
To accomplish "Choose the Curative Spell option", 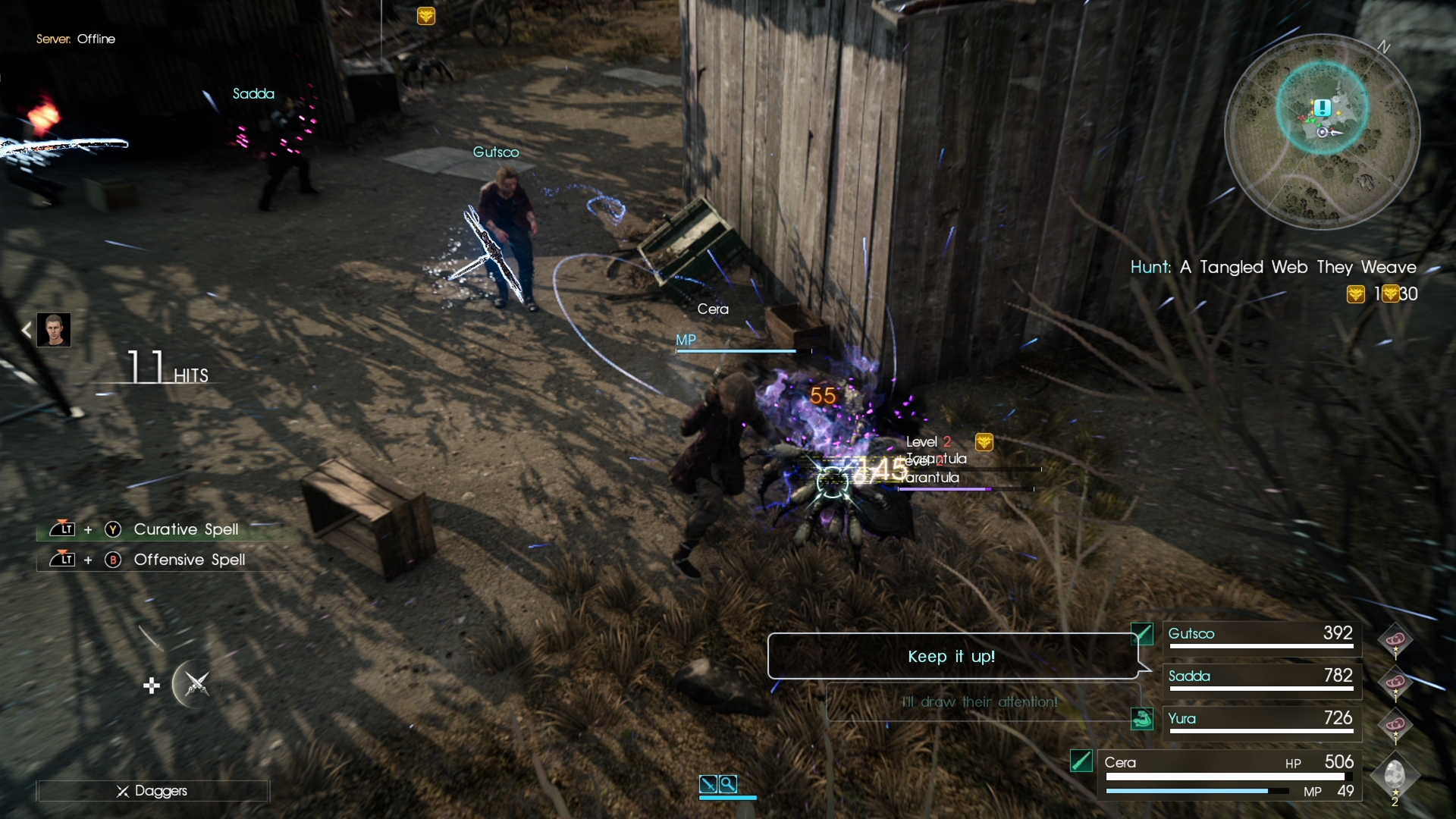I will click(186, 529).
